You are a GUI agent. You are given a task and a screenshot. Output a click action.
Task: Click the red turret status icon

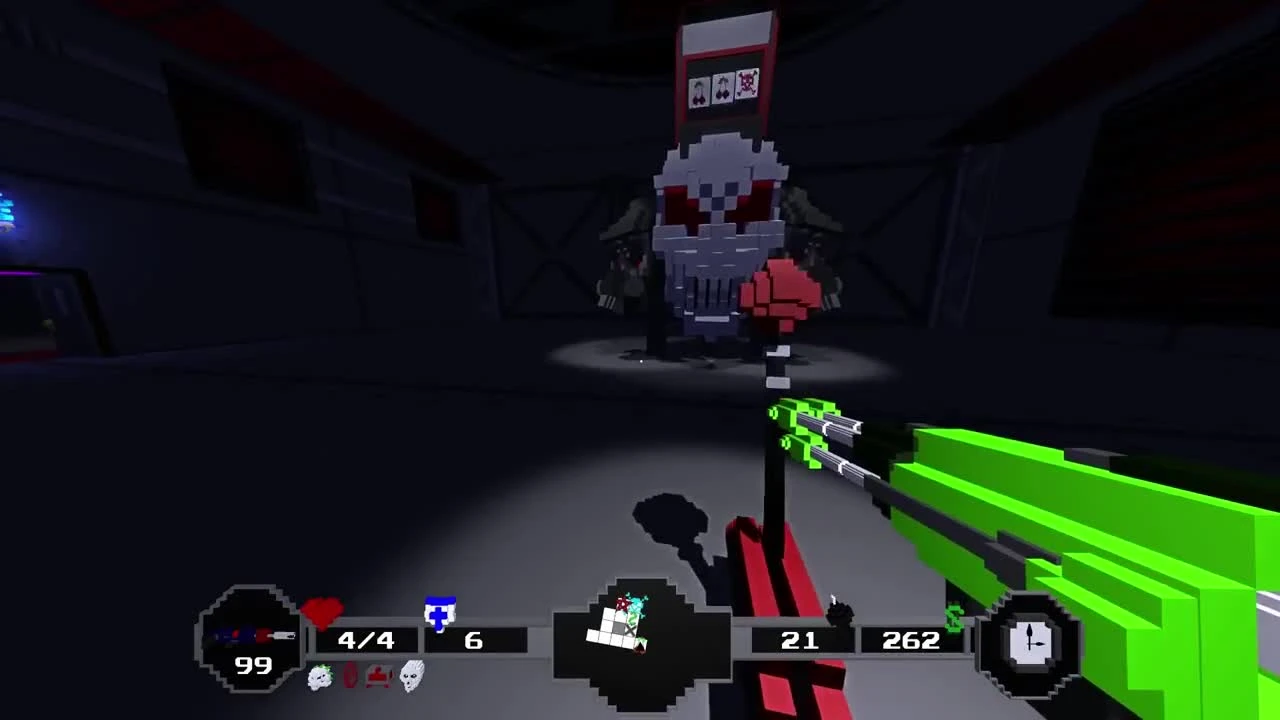(x=381, y=677)
